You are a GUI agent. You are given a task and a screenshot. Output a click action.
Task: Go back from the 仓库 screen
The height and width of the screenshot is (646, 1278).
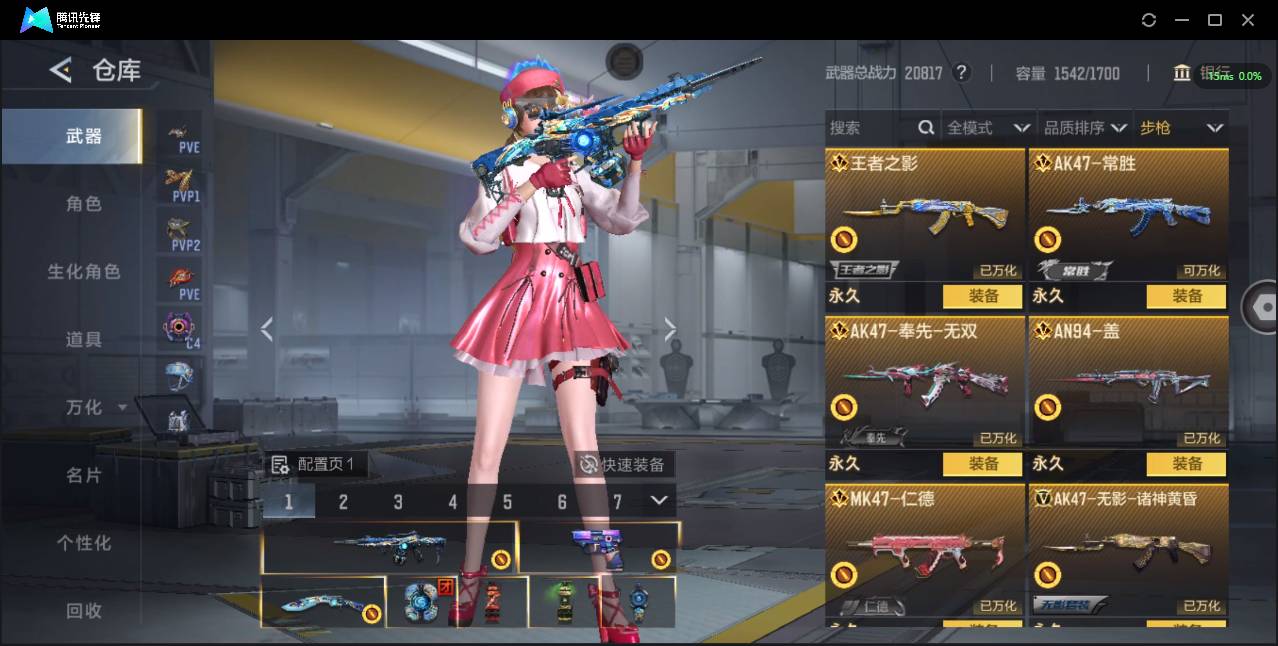(61, 70)
